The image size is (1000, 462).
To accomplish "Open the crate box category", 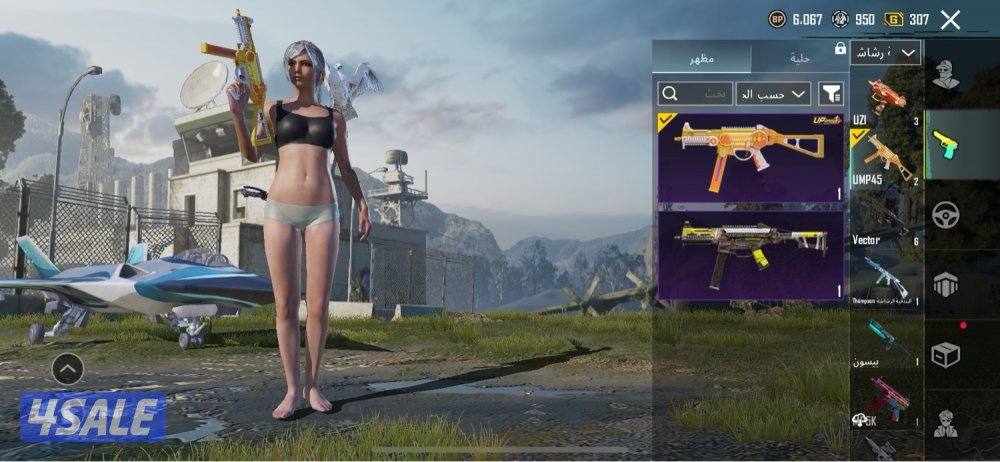I will pos(946,354).
